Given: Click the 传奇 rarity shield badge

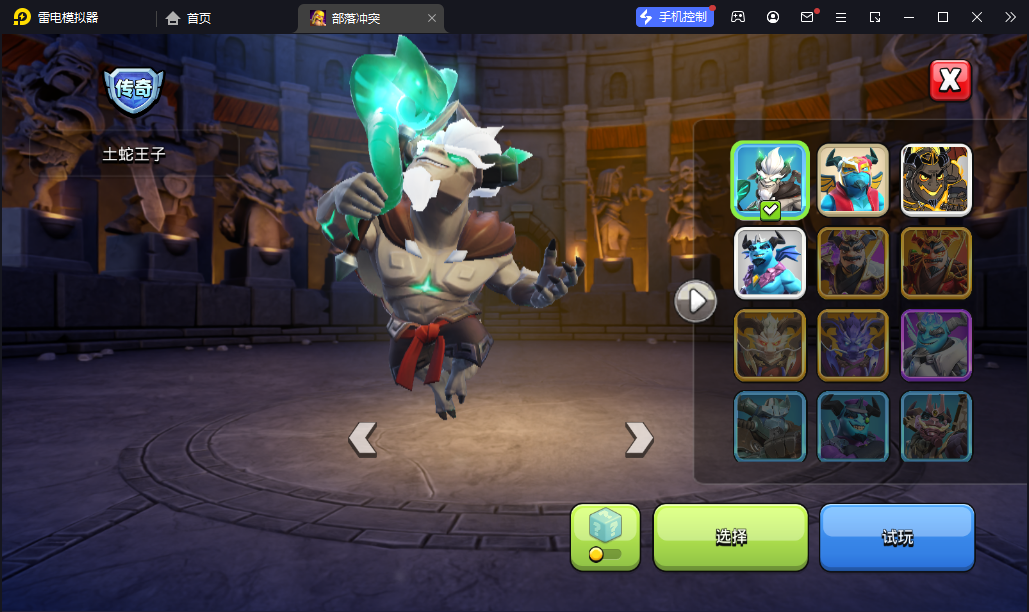Looking at the screenshot, I should [x=134, y=90].
